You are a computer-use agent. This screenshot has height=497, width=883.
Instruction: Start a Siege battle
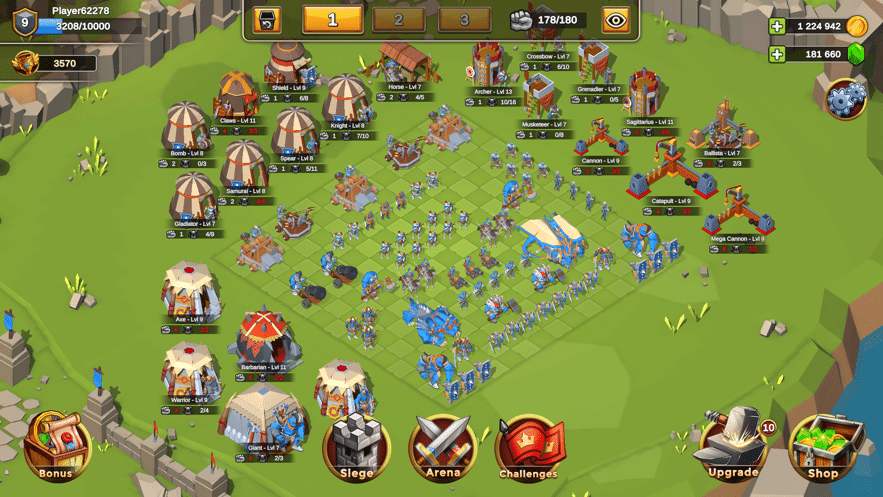[x=356, y=445]
